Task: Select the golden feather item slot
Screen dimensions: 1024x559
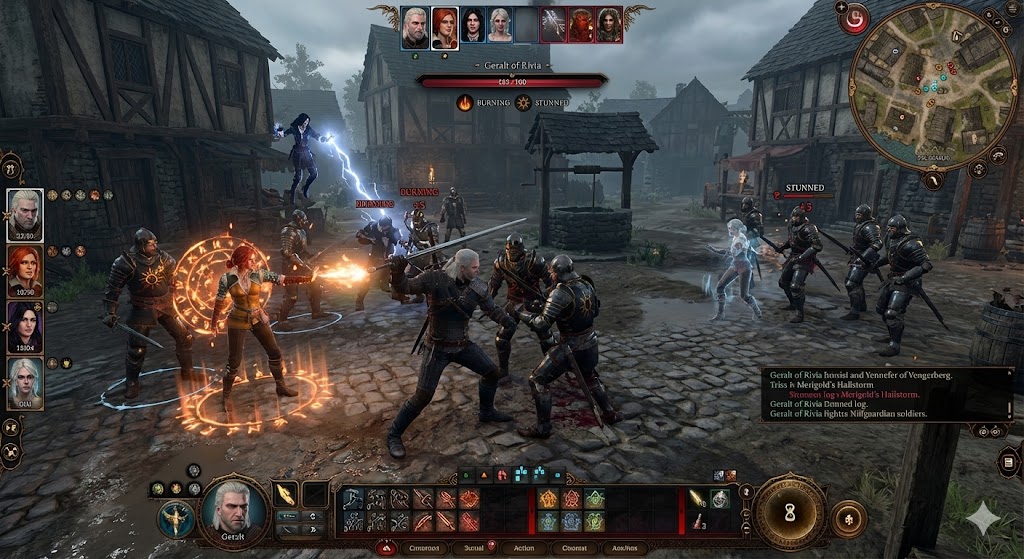Action: tap(697, 497)
